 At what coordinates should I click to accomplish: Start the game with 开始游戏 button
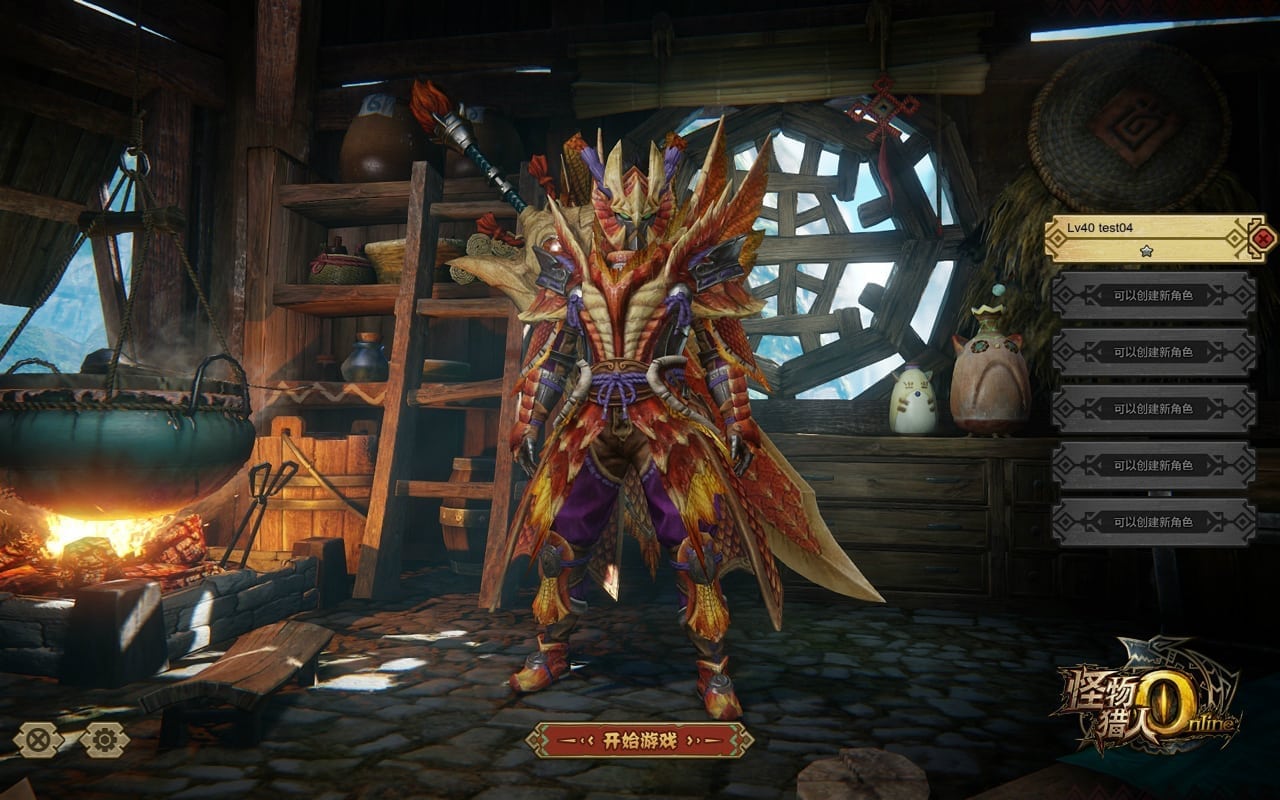640,740
